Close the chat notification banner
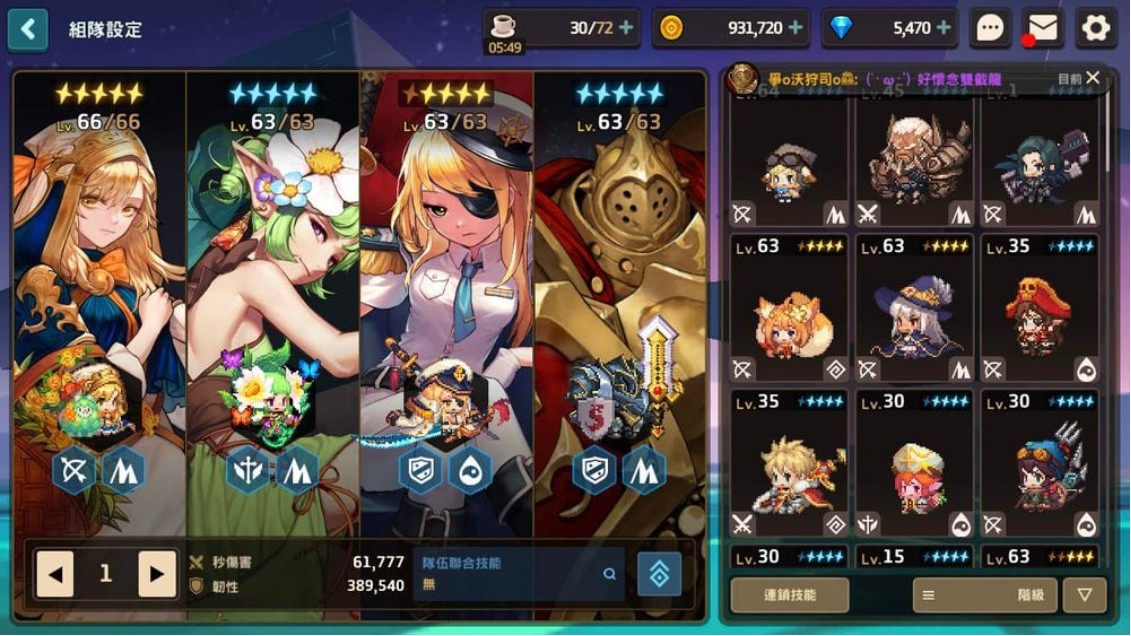The width and height of the screenshot is (1131, 636). point(1093,77)
